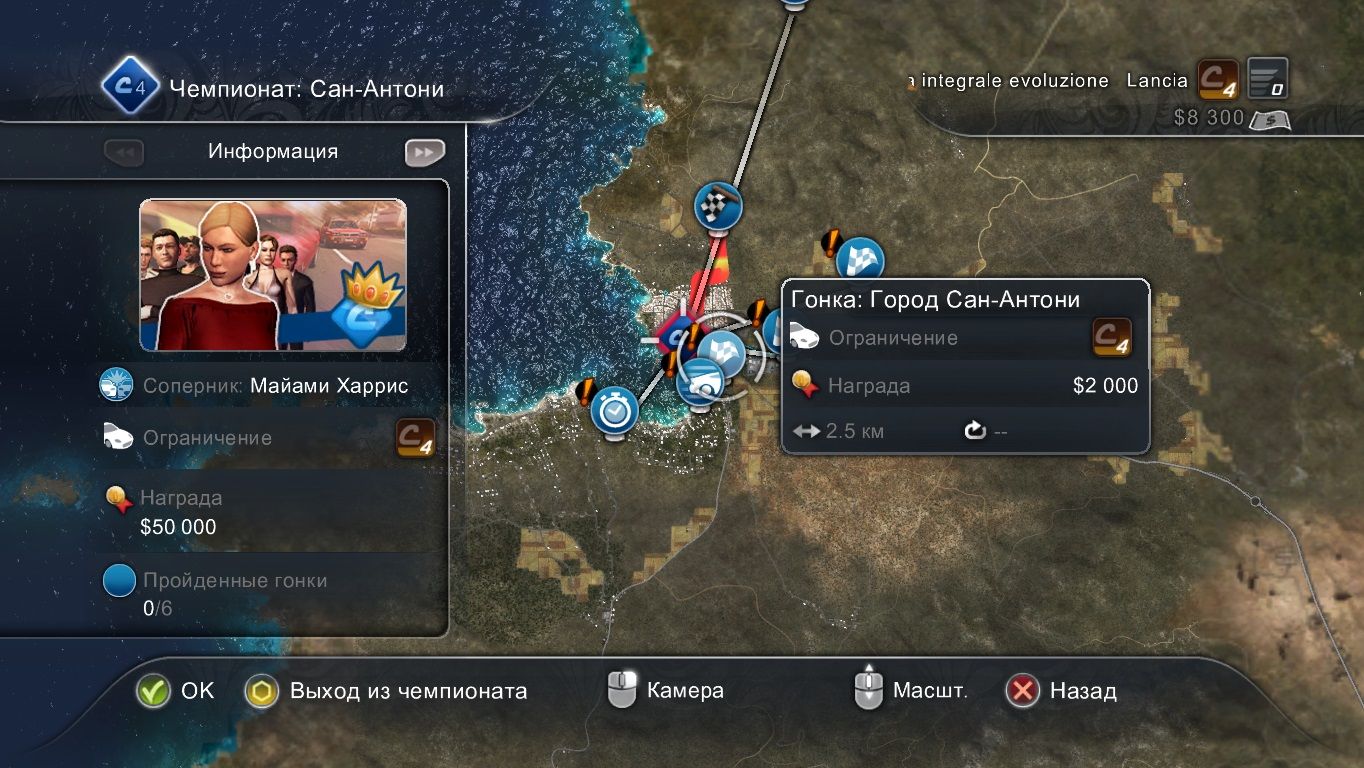Go back with the red Назад button
The width and height of the screenshot is (1364, 768).
point(1022,691)
